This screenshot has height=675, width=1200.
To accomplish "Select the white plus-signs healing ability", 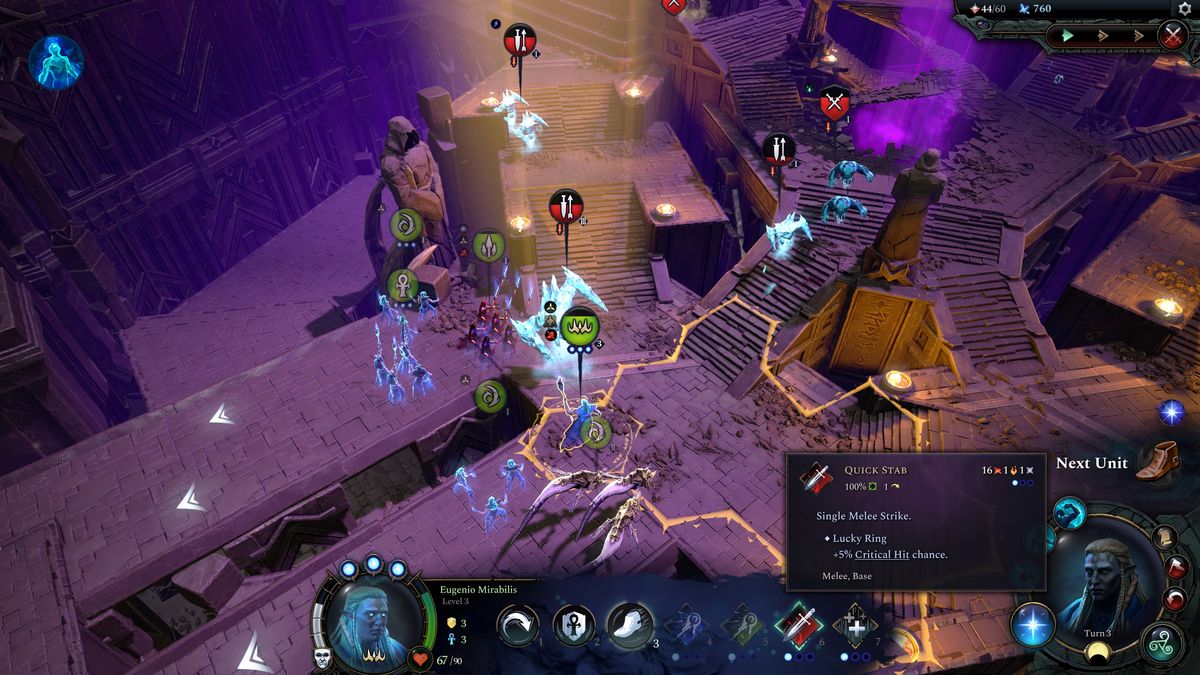I will coord(855,626).
